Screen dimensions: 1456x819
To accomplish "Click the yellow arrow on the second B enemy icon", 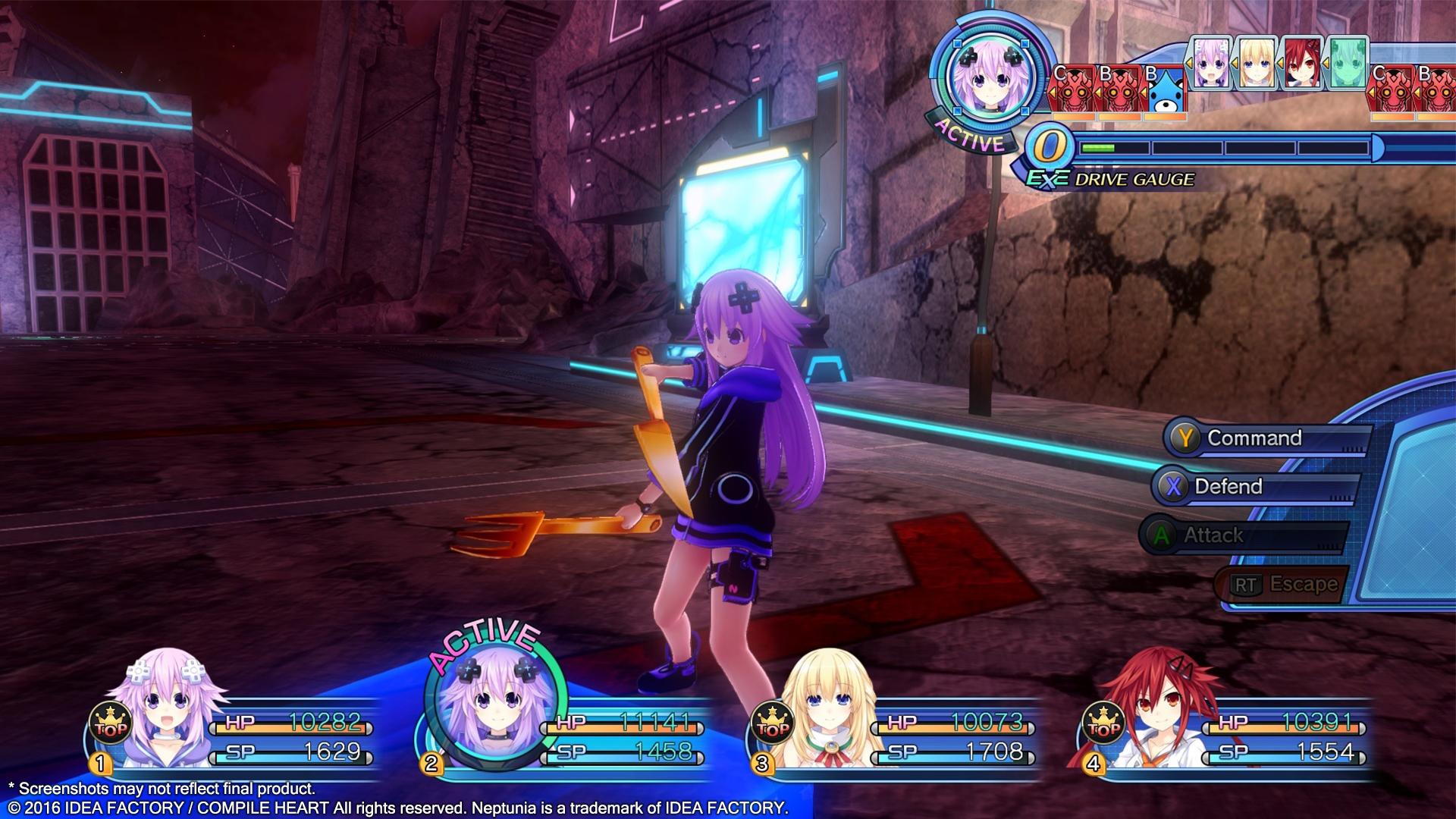I will [1099, 93].
